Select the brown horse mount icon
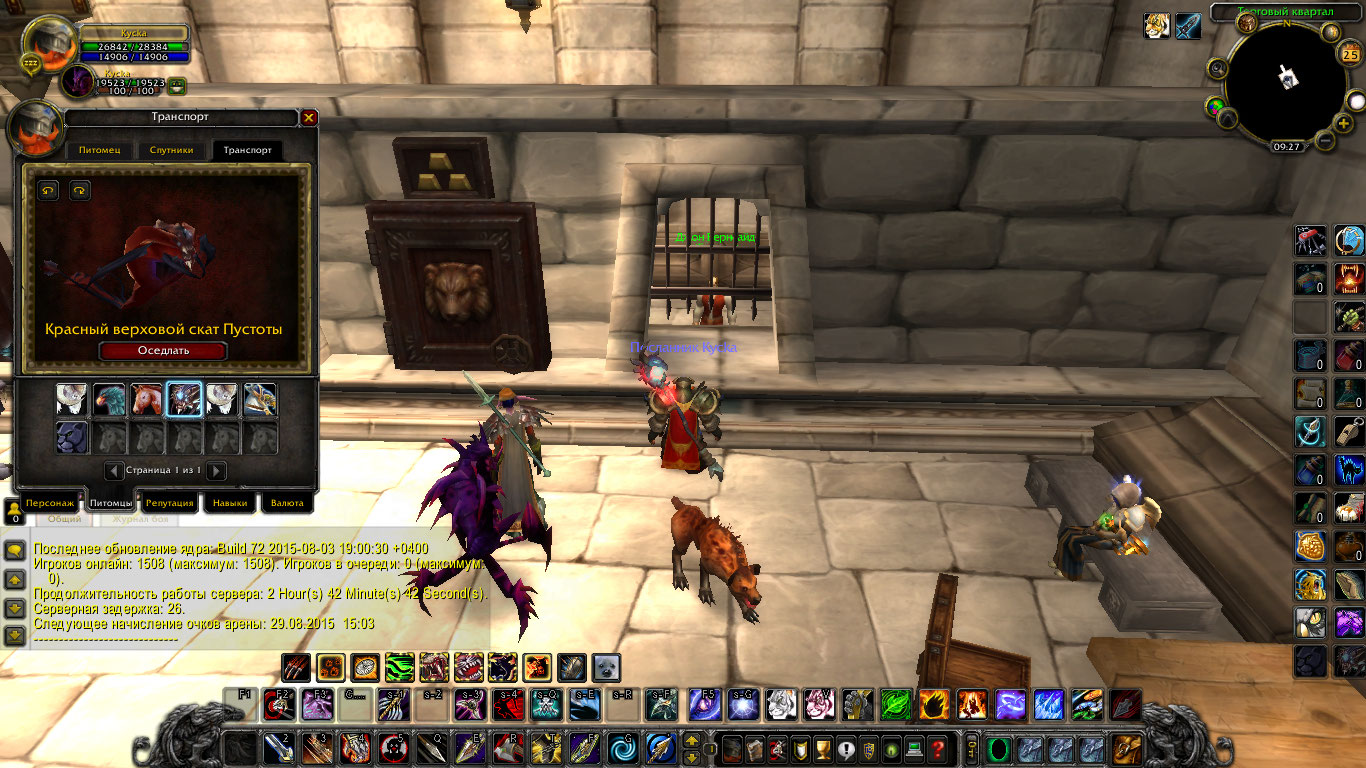 147,400
